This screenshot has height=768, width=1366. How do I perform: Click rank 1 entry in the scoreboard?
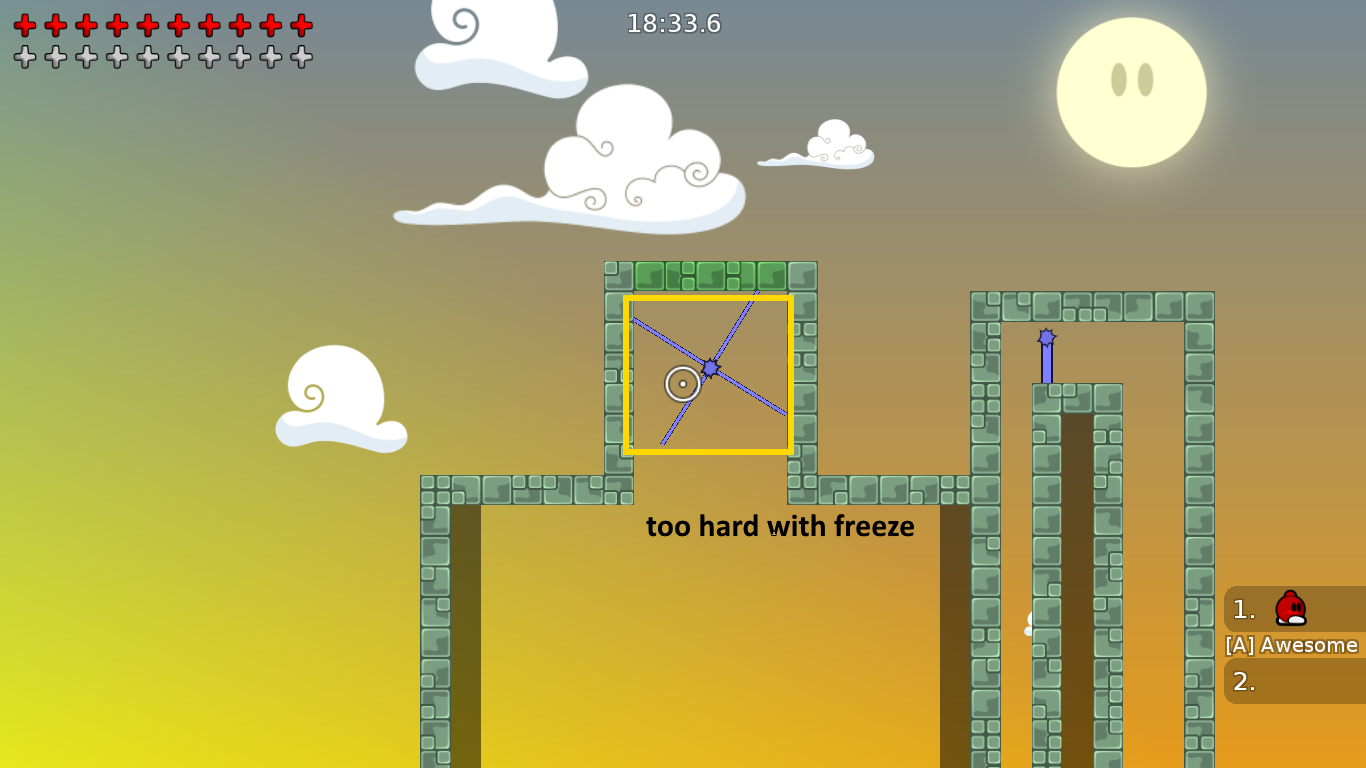pyautogui.click(x=1243, y=610)
